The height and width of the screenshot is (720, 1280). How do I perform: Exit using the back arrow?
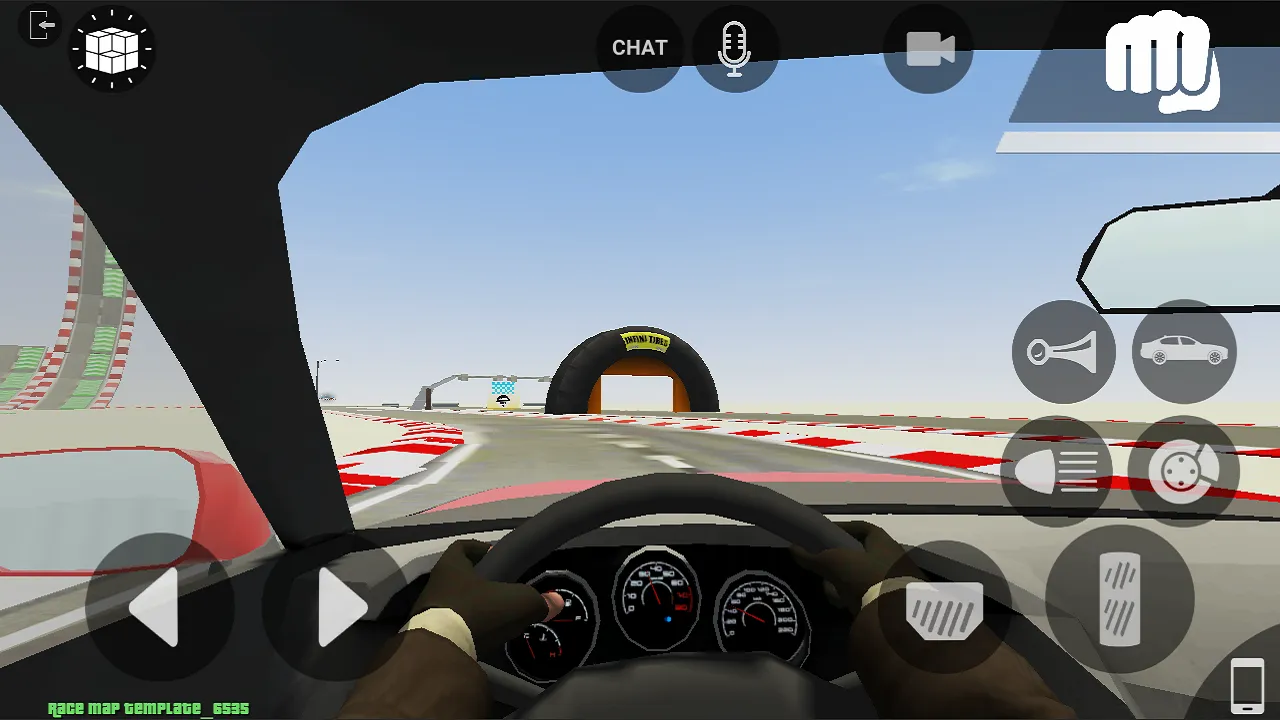[38, 27]
